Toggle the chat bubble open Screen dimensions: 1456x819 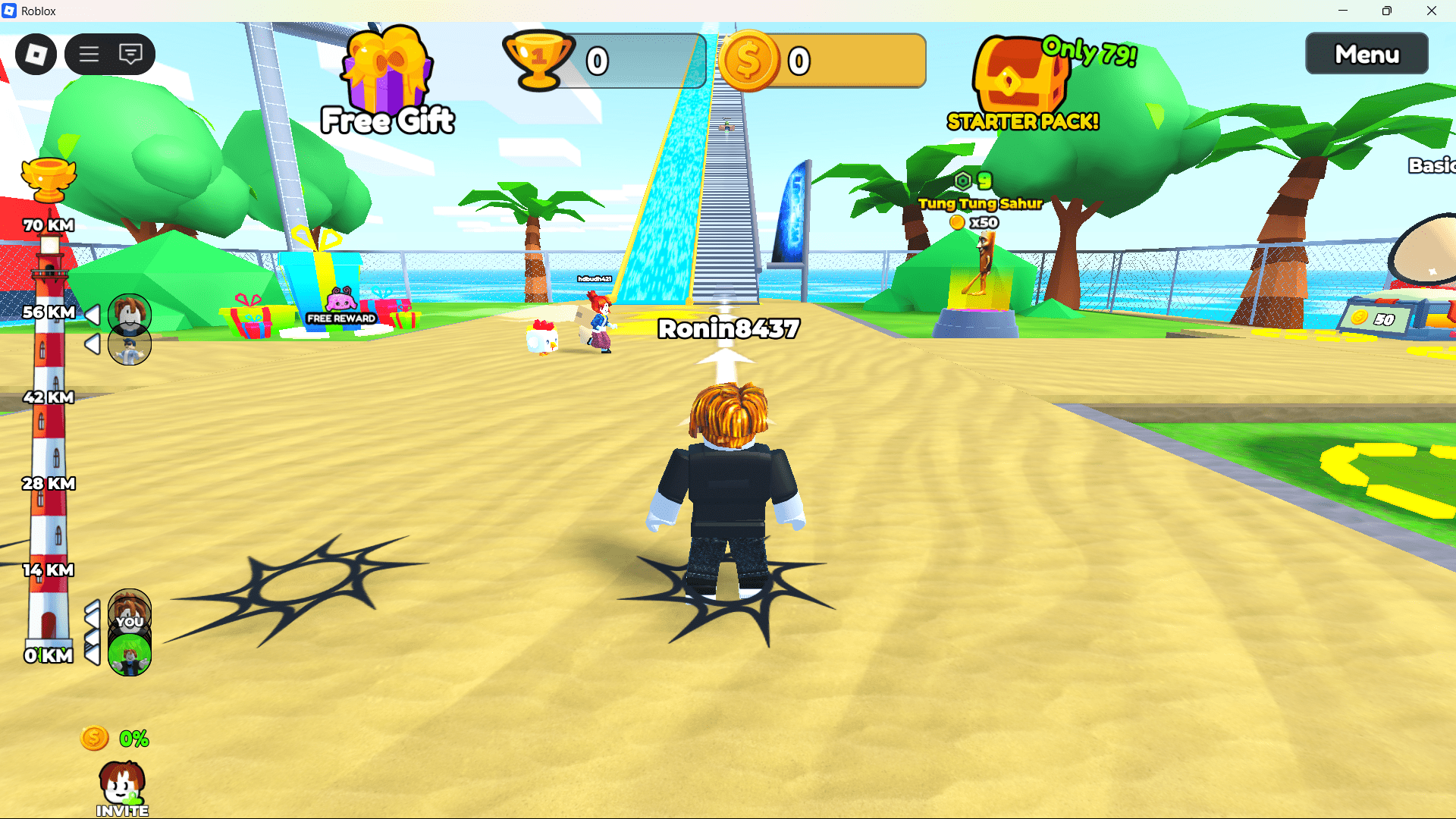[131, 54]
